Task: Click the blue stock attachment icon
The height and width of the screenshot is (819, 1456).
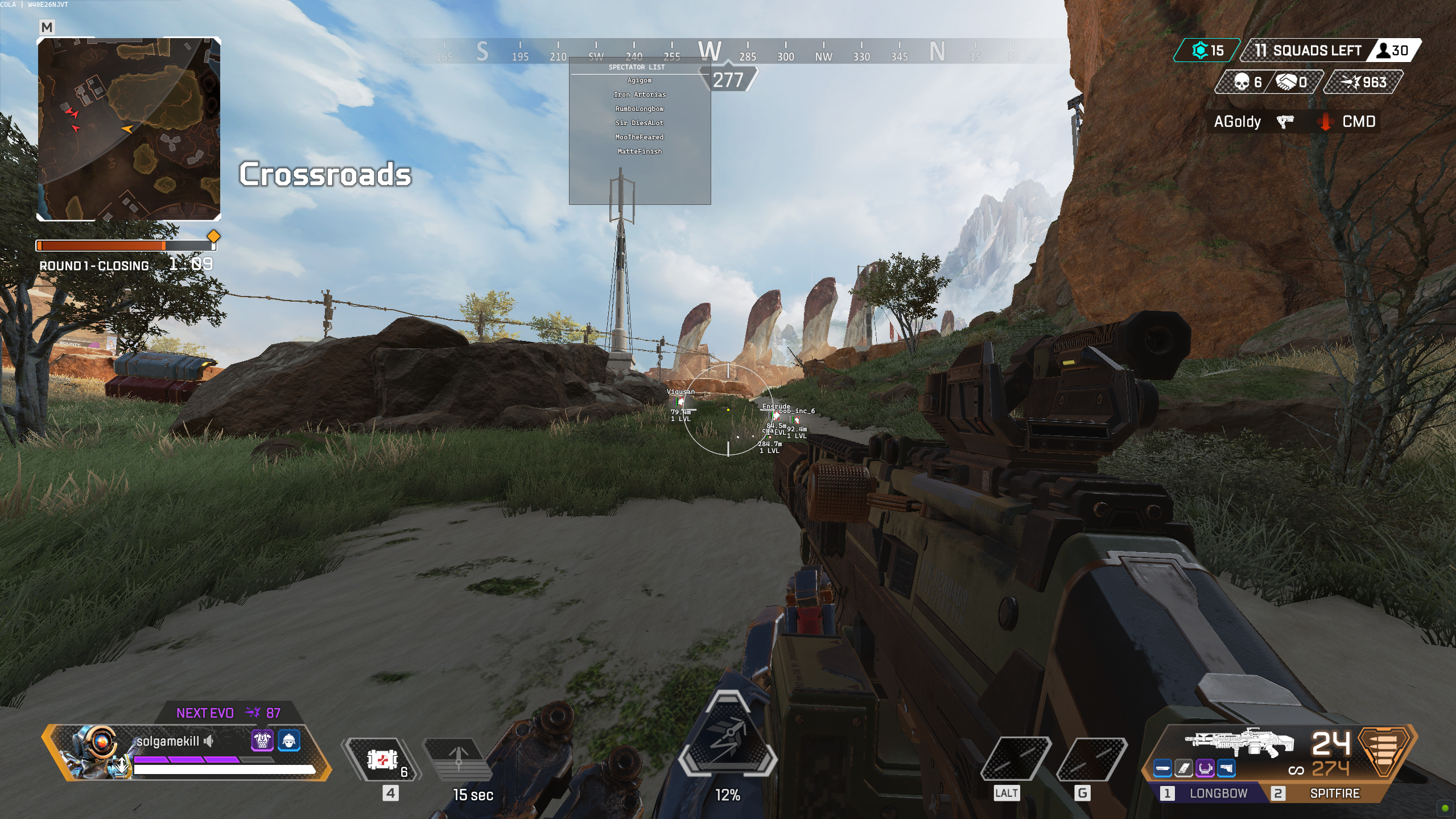Action: [1226, 769]
